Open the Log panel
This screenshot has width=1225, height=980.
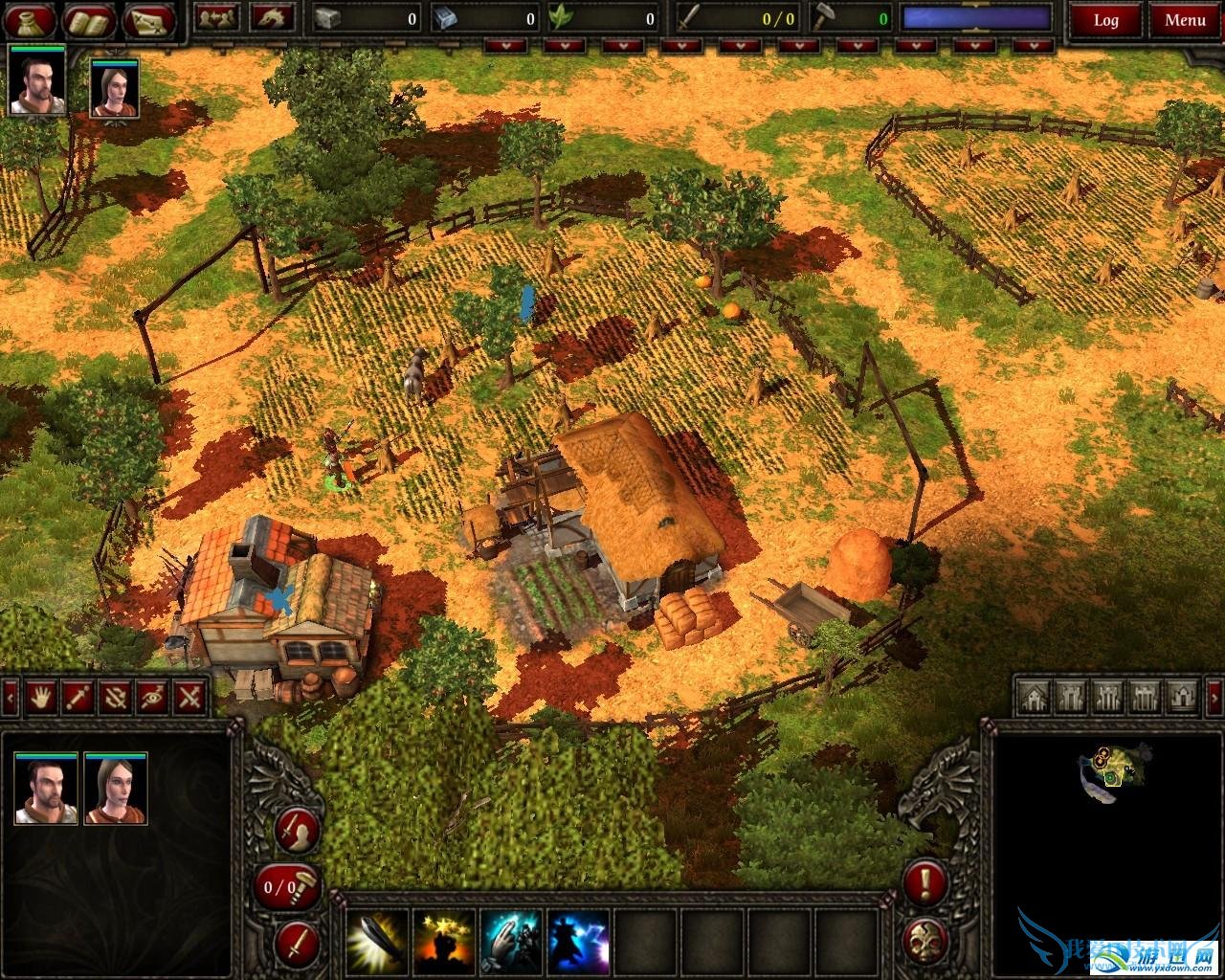[1105, 19]
